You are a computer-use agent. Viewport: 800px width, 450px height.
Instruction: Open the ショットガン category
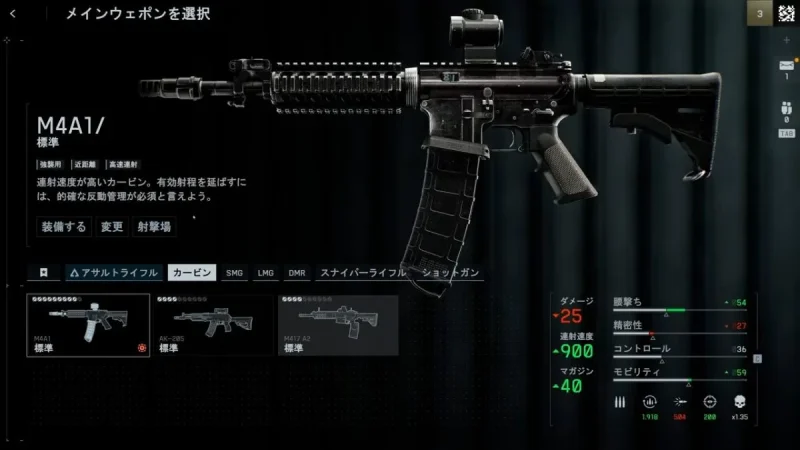tap(451, 272)
